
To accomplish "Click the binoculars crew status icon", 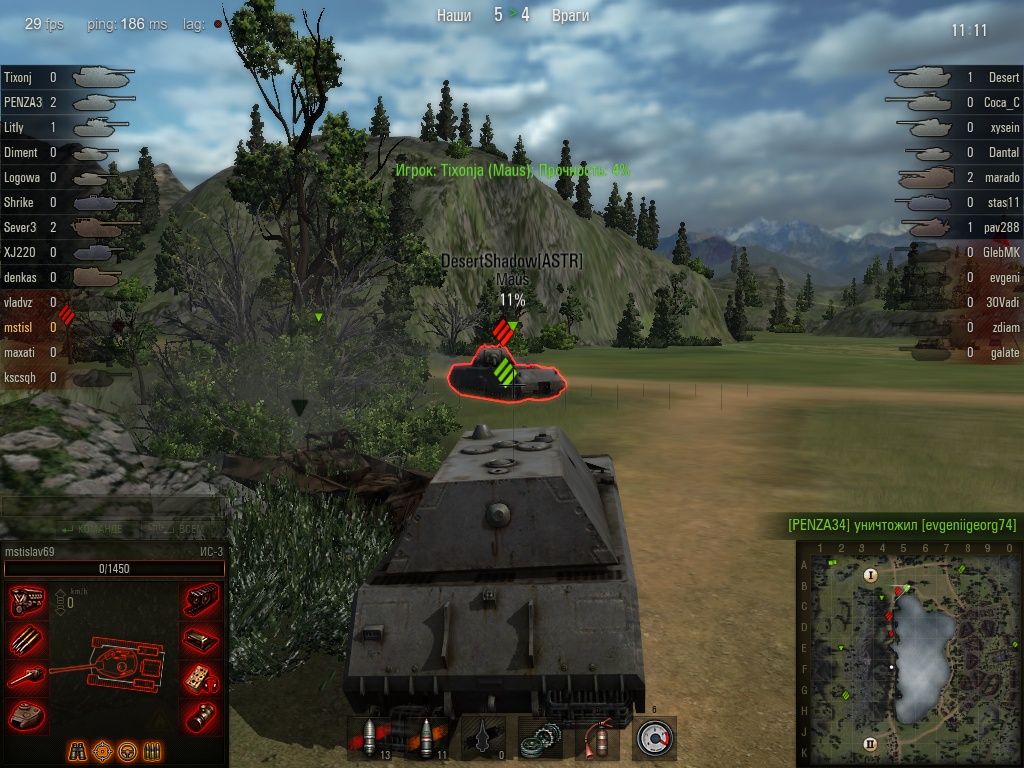I will (77, 751).
